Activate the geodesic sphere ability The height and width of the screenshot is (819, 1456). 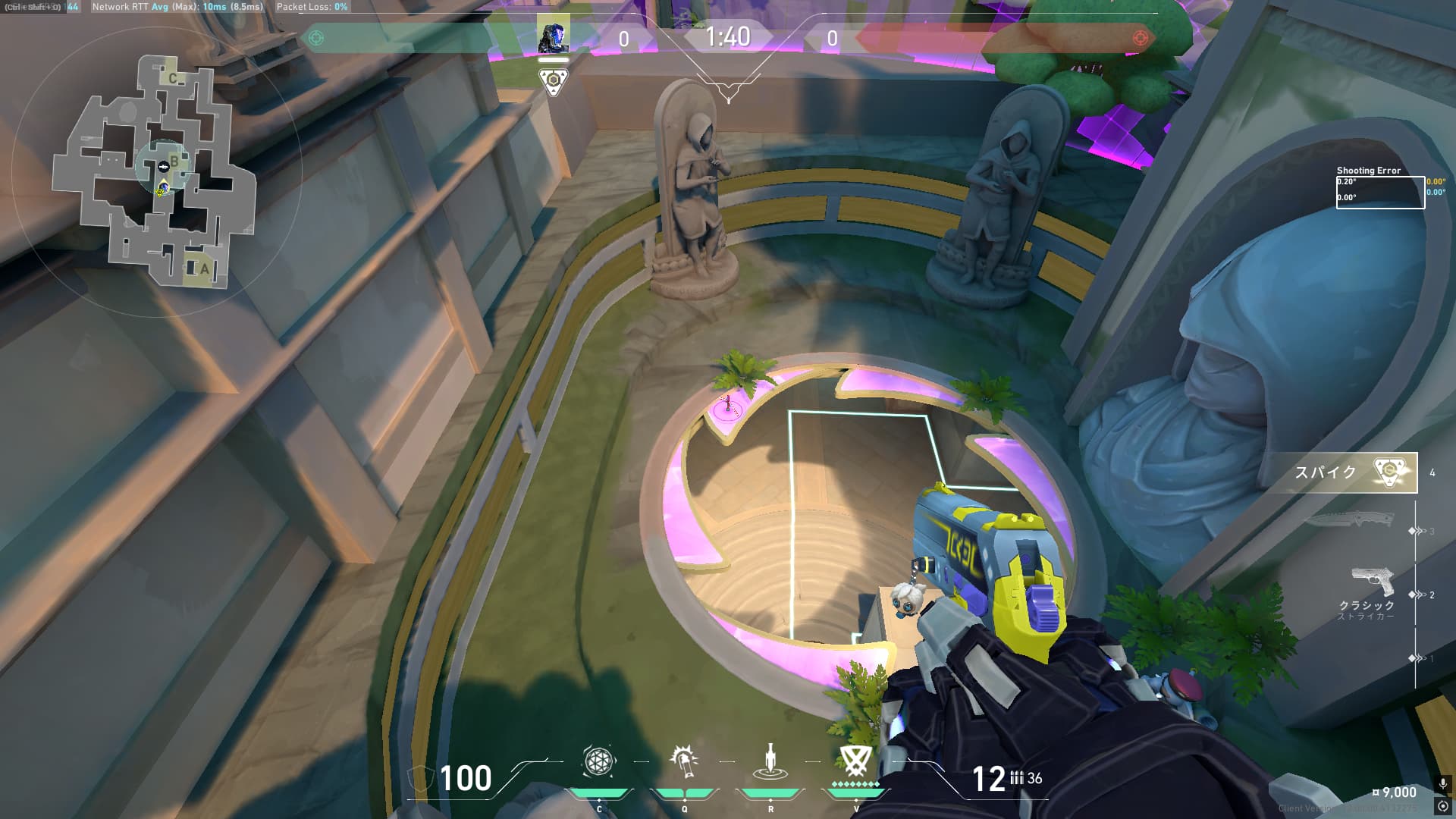pos(598,762)
